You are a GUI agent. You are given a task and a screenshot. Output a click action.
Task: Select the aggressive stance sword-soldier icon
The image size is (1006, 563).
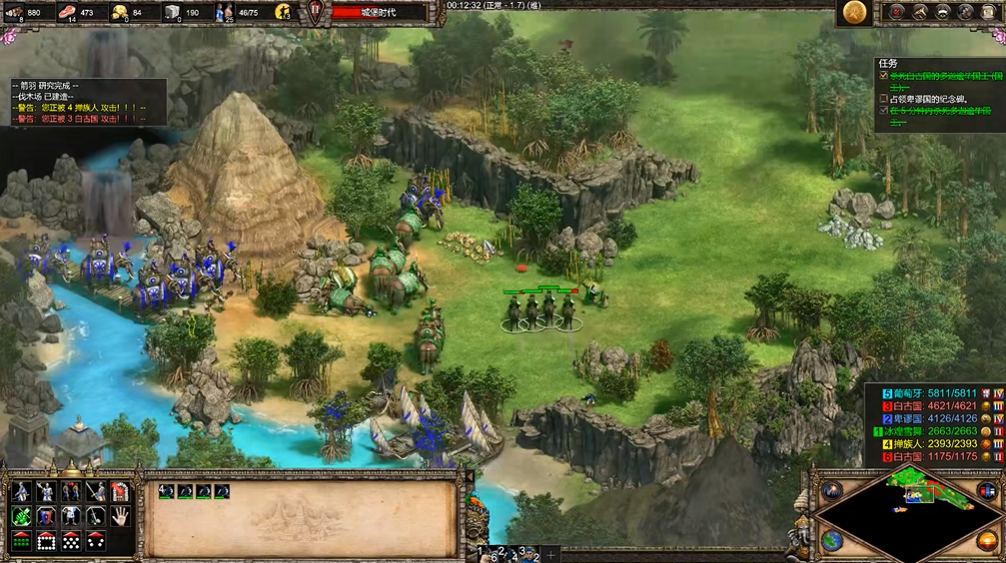(x=21, y=491)
